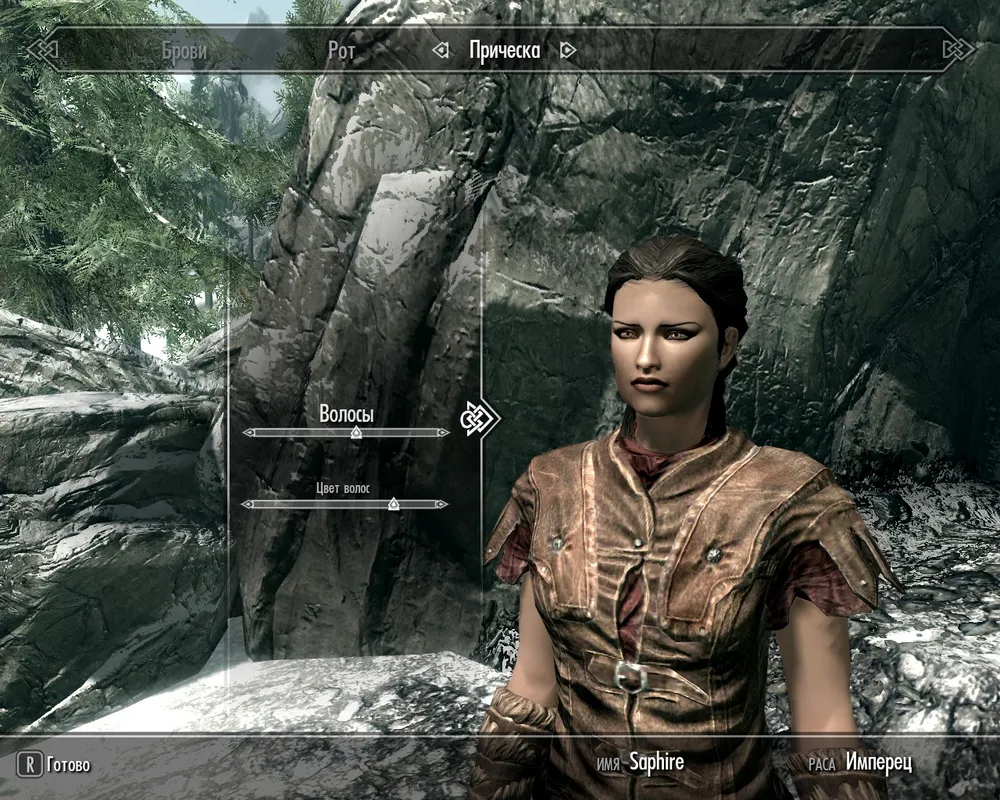Adjust the Цвет волос hair color slider

click(x=393, y=504)
